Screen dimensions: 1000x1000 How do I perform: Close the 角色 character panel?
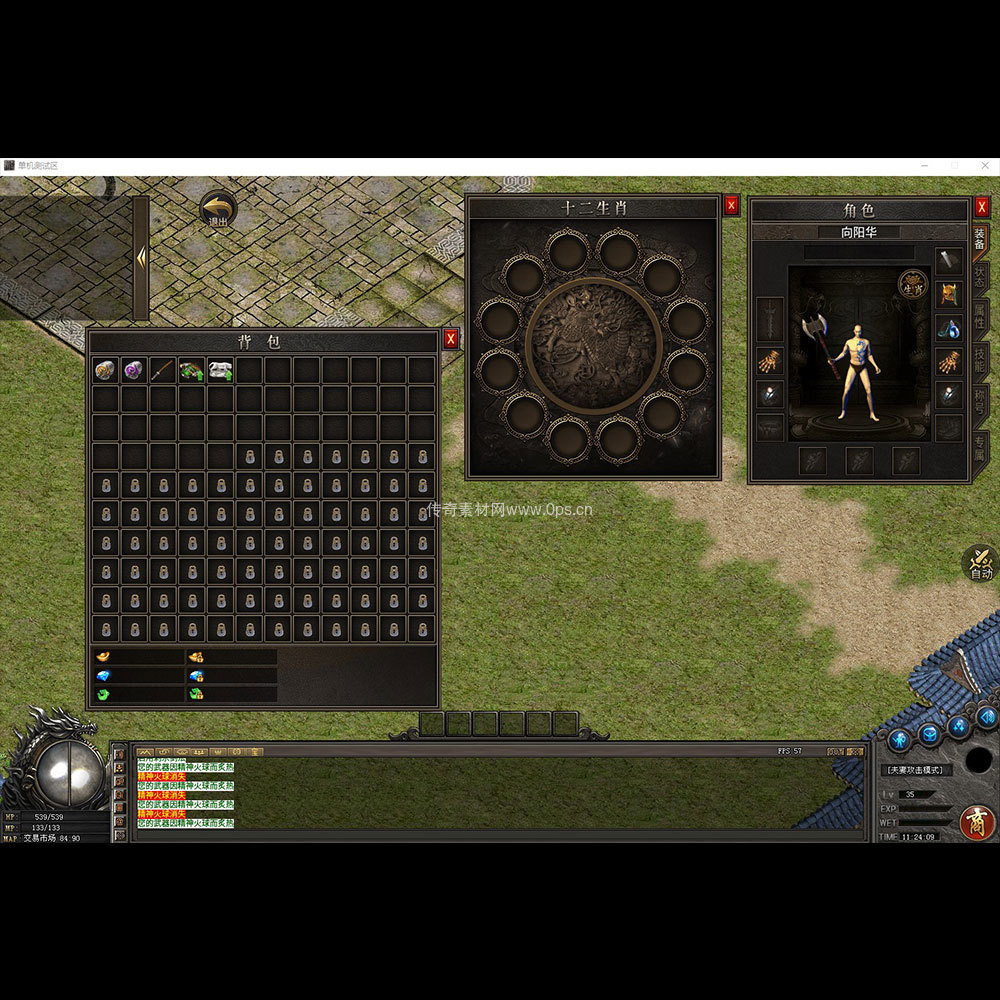[x=982, y=206]
